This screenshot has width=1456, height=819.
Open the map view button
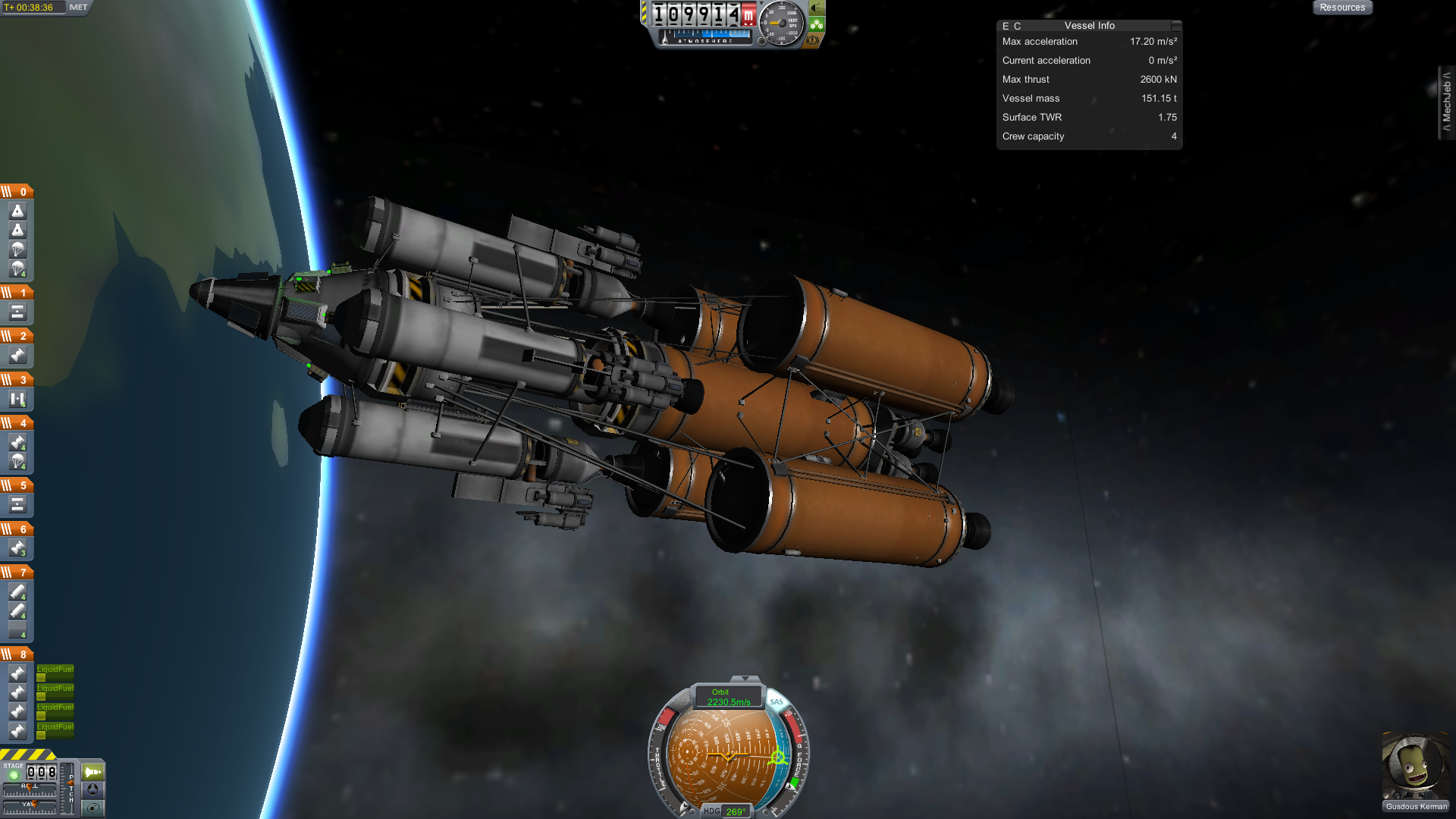click(93, 808)
